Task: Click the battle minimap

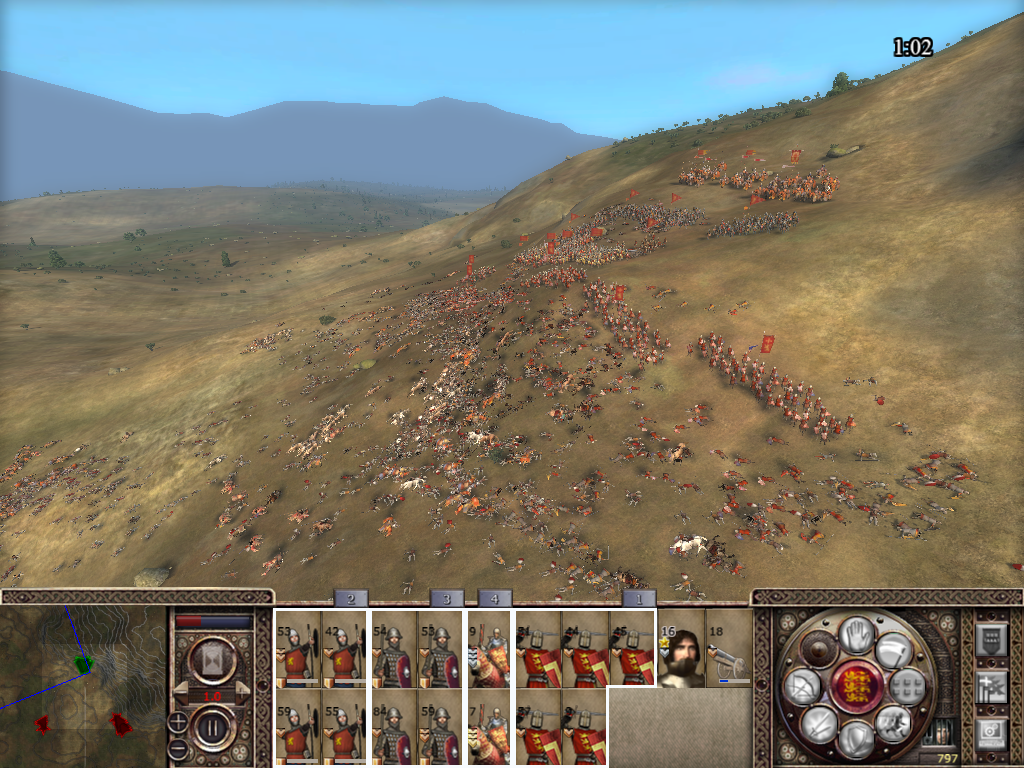Action: coord(82,686)
